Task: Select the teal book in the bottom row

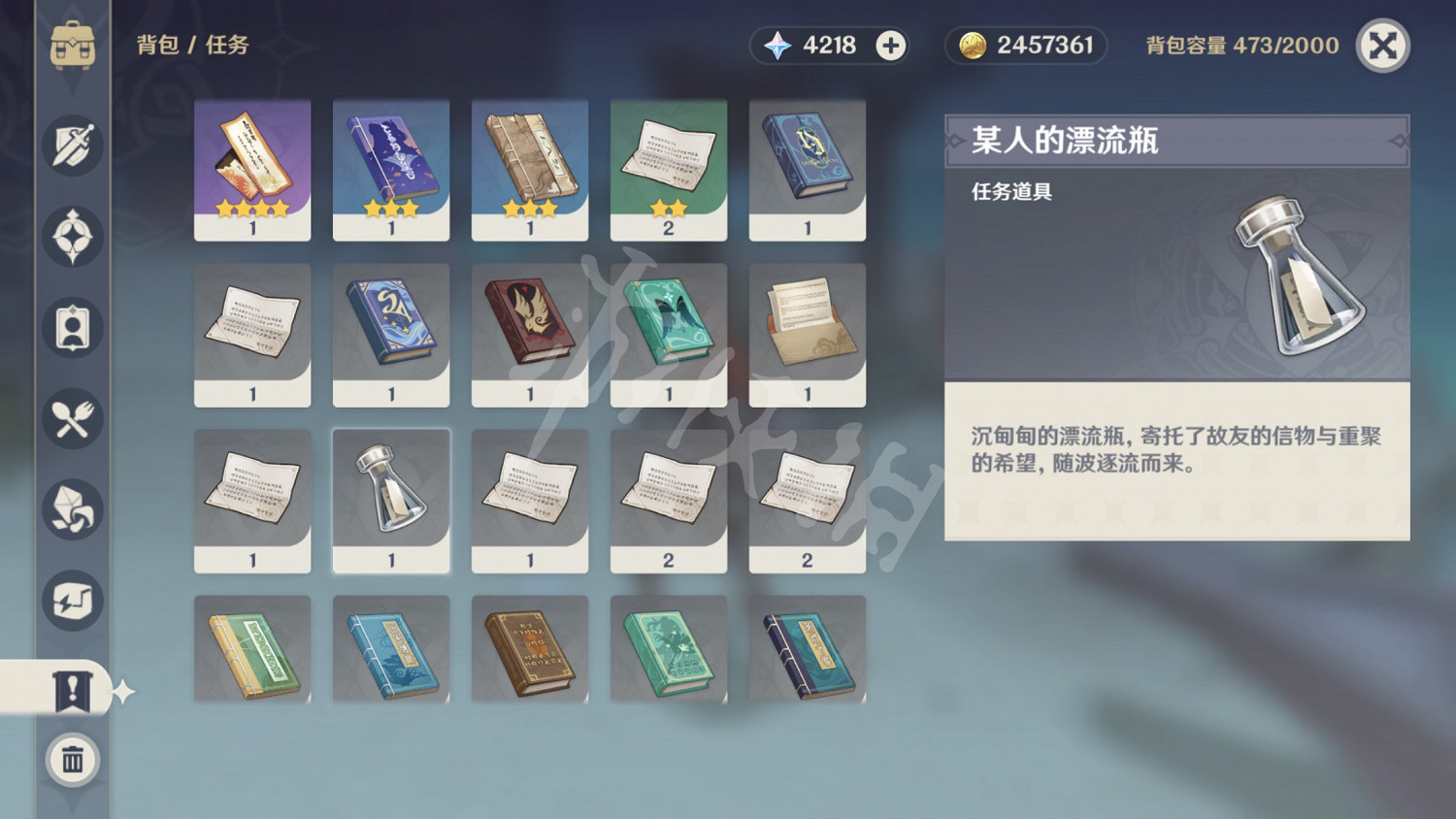Action: (669, 648)
